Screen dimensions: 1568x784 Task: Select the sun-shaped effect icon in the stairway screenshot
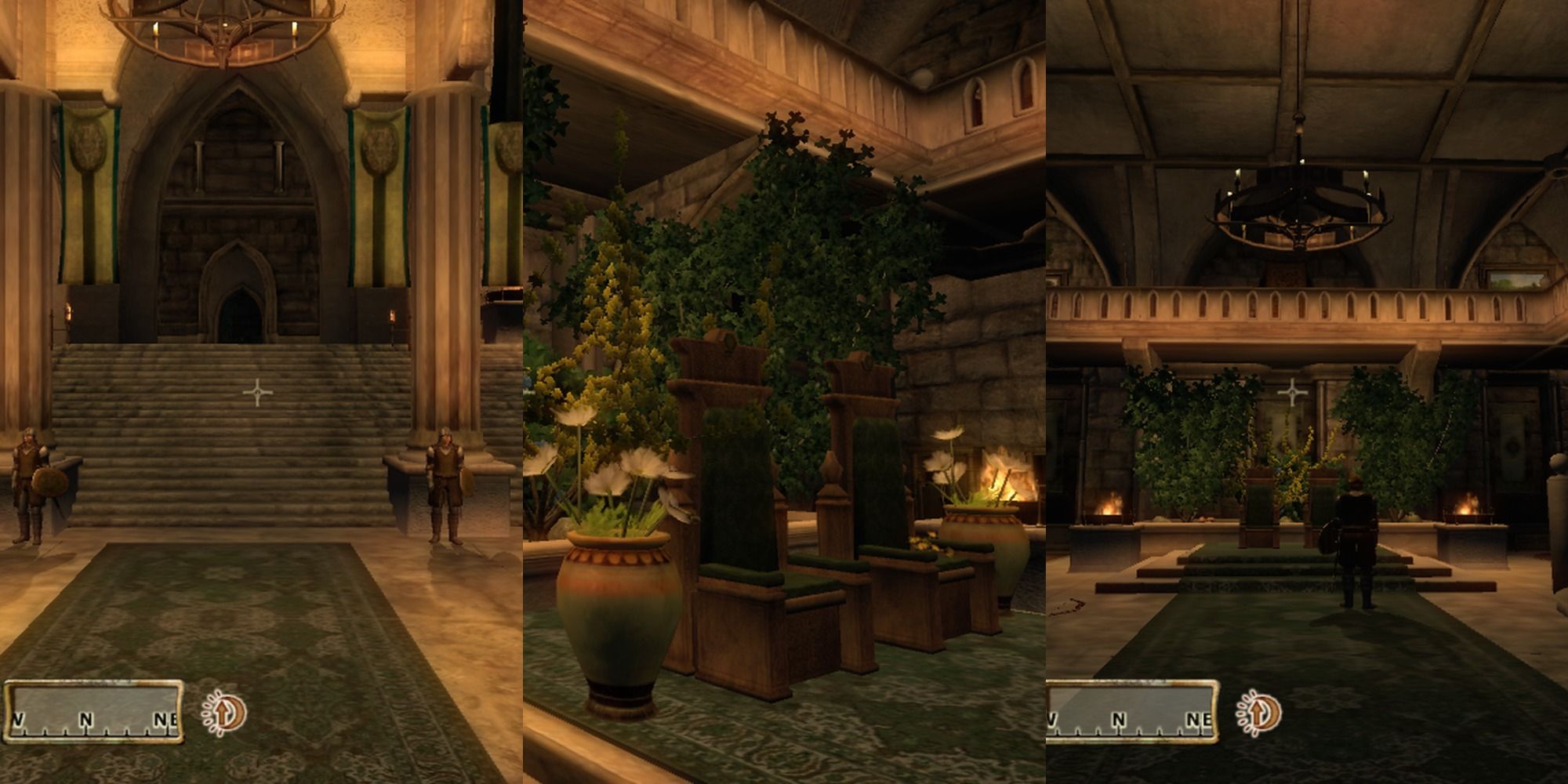(225, 713)
